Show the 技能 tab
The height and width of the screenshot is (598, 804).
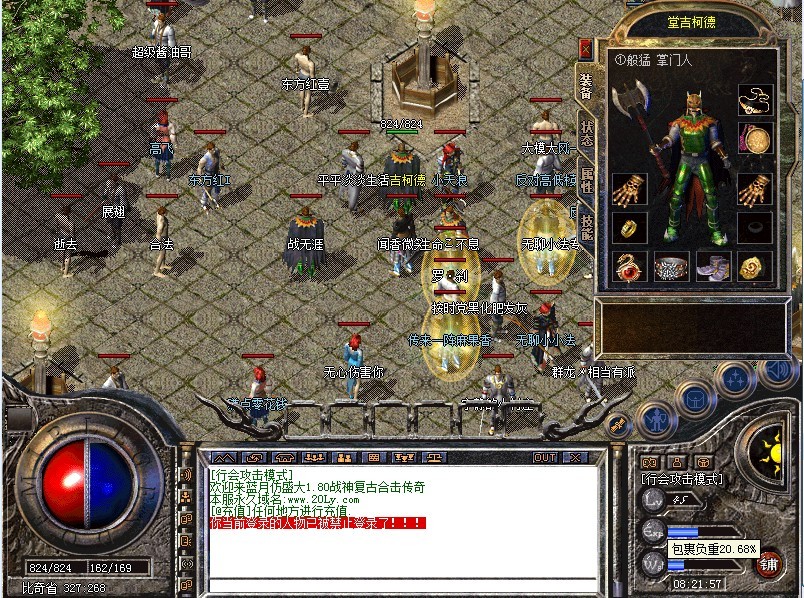tap(587, 229)
